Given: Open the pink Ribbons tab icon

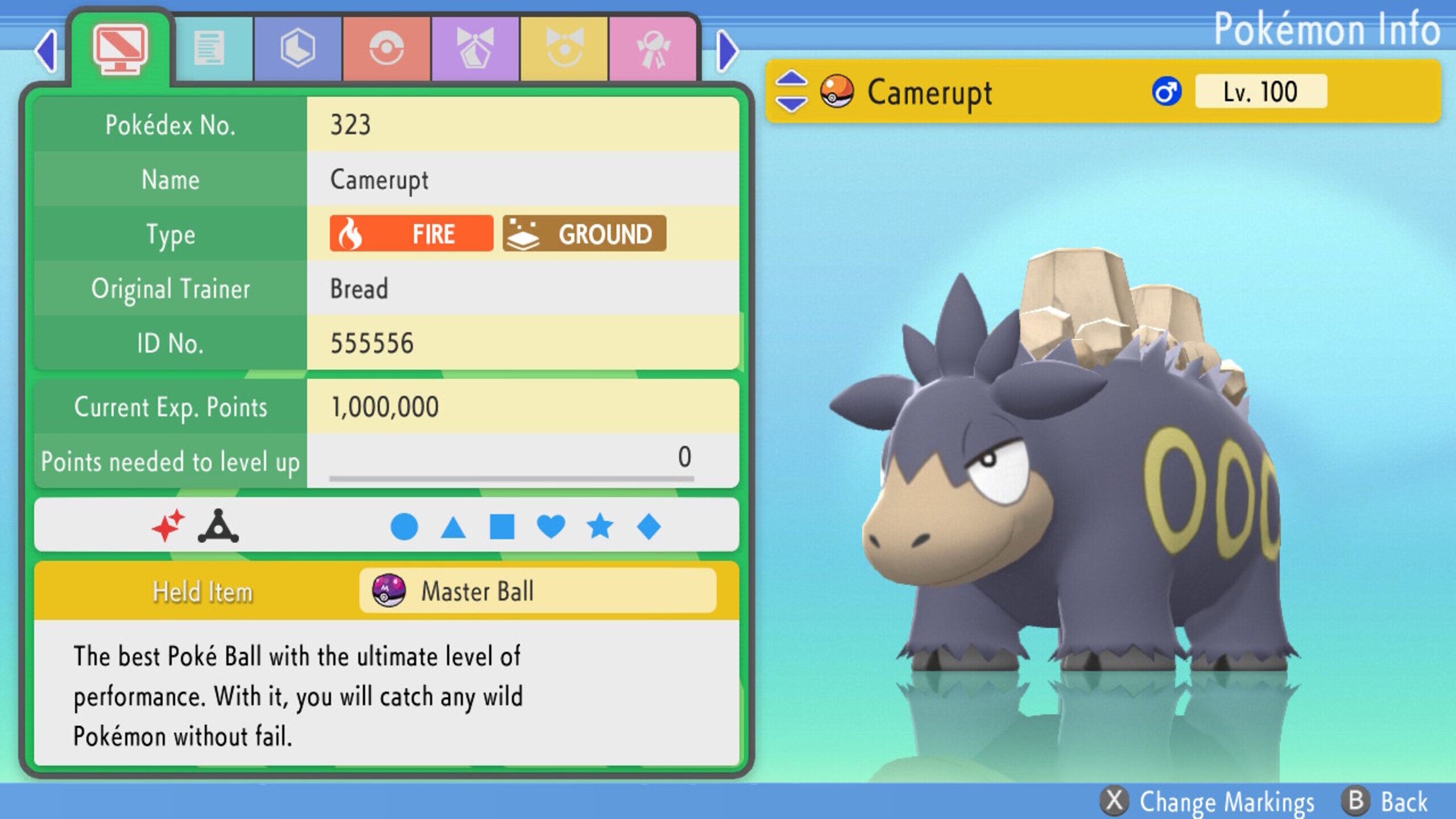Looking at the screenshot, I should [x=654, y=48].
